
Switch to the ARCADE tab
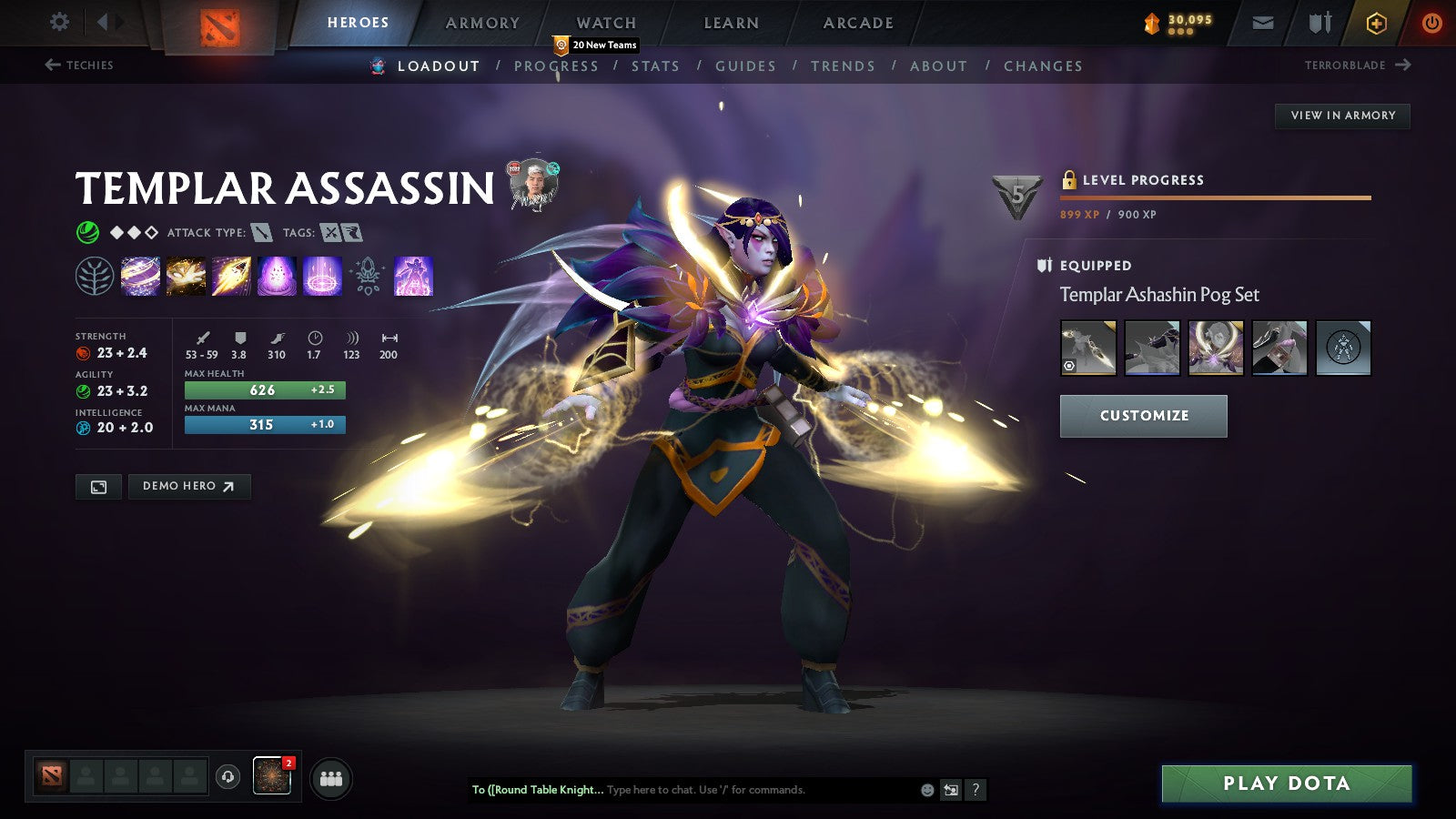pyautogui.click(x=856, y=22)
